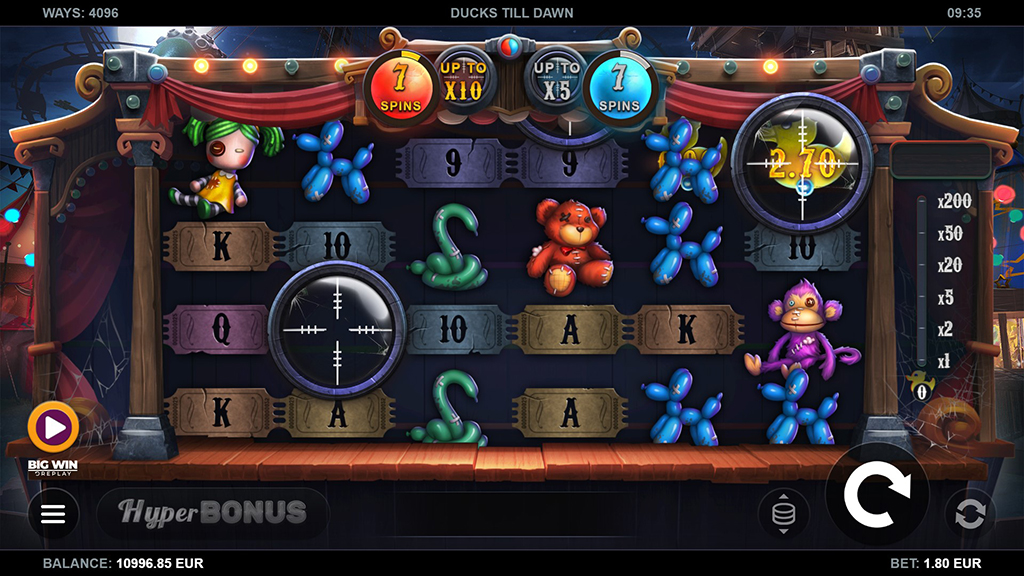Open the bet size coin selector
Image resolution: width=1024 pixels, height=576 pixels.
(x=784, y=514)
